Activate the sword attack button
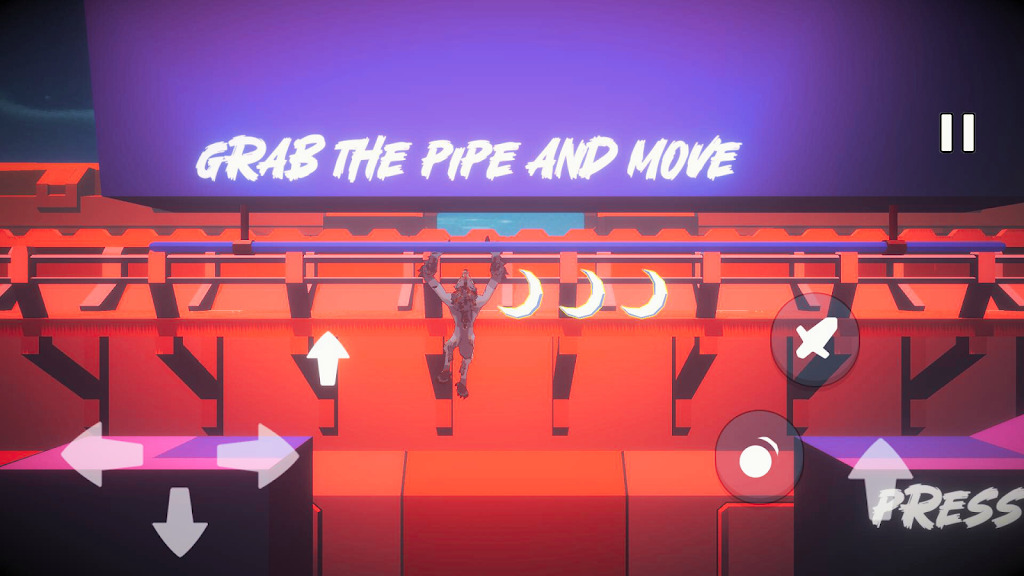 pos(815,339)
